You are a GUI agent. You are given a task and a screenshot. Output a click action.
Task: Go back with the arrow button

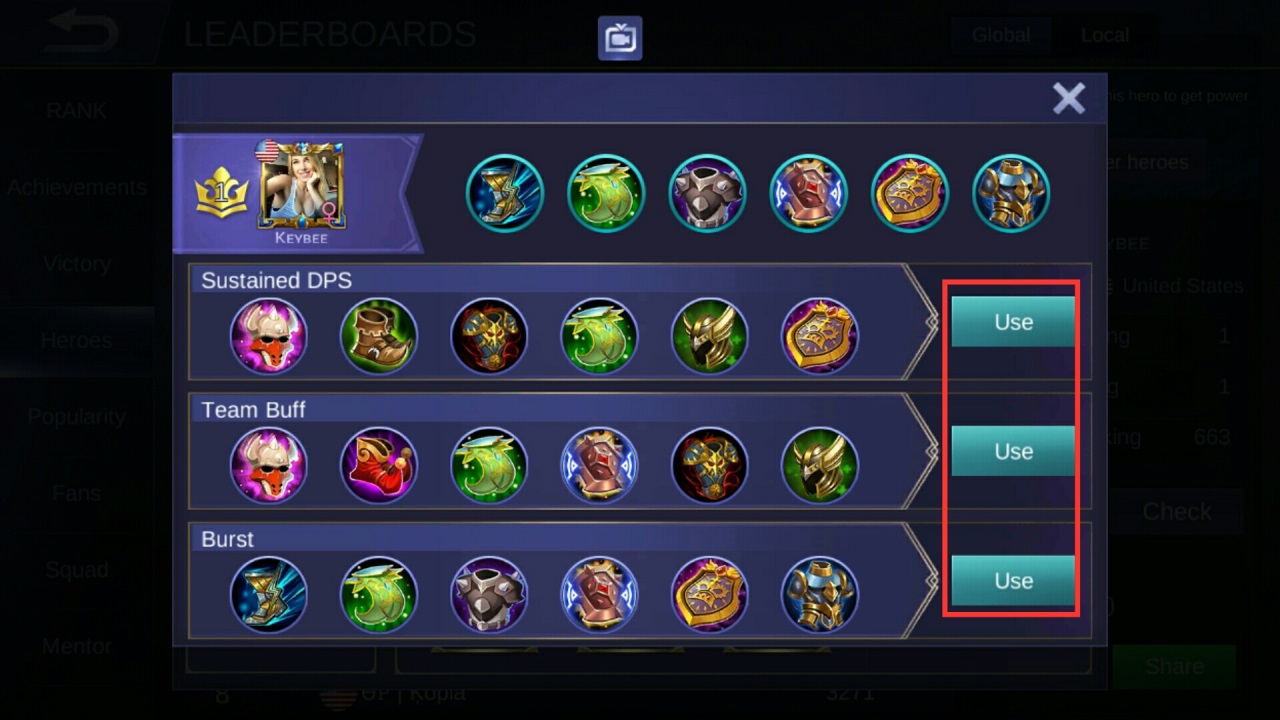(x=82, y=32)
